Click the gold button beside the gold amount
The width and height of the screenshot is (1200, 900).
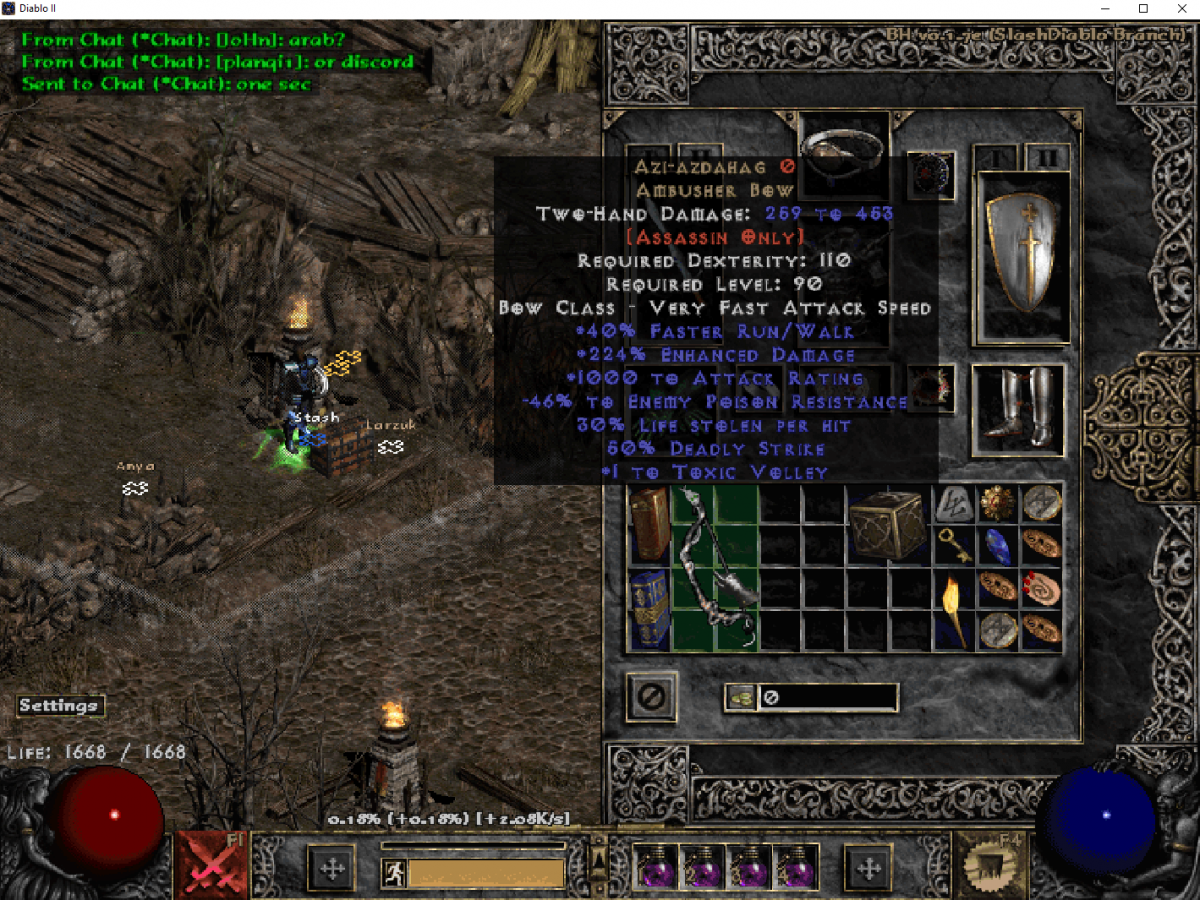click(x=740, y=698)
